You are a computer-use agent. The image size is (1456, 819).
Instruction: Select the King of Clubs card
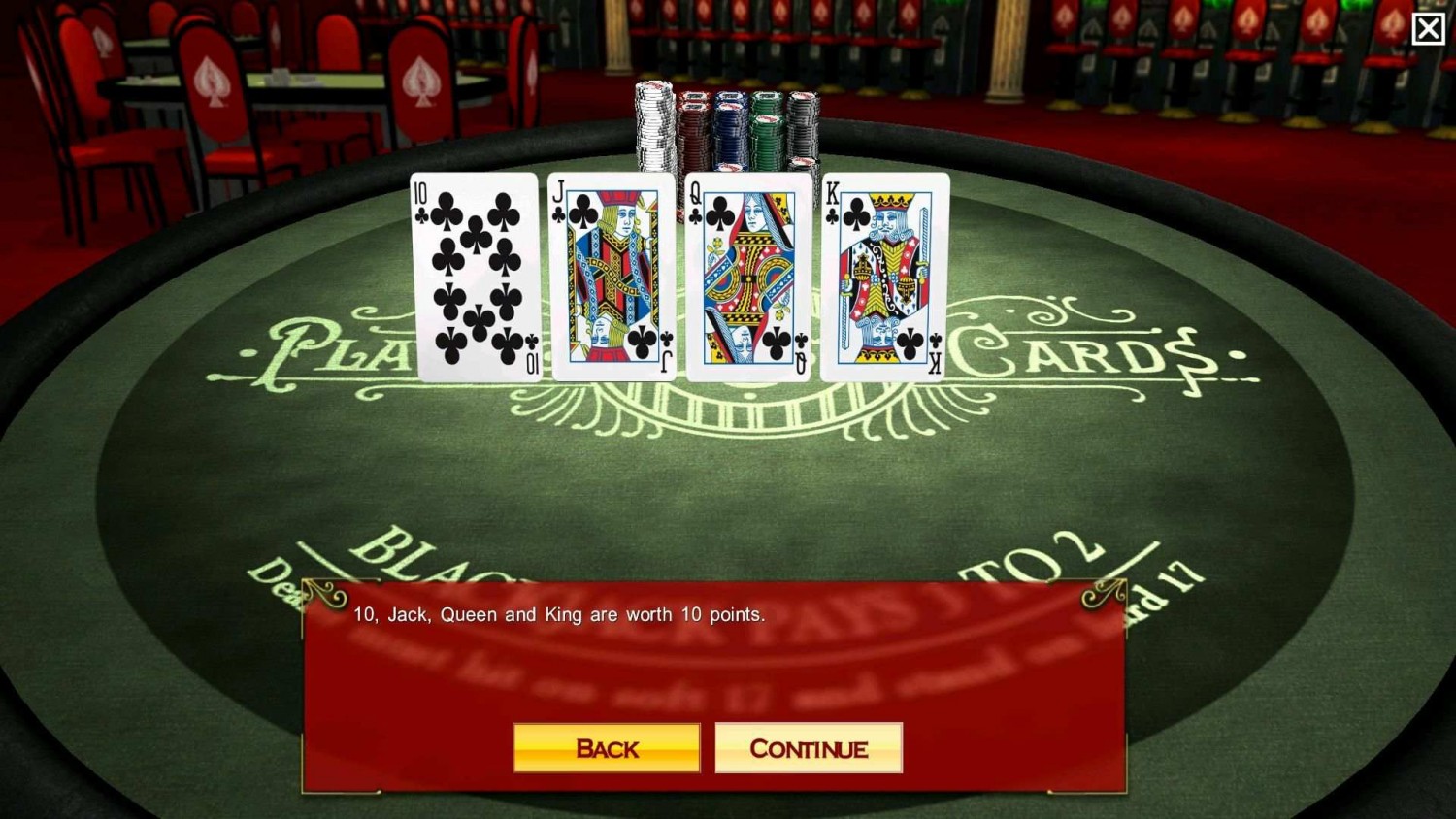tap(884, 275)
